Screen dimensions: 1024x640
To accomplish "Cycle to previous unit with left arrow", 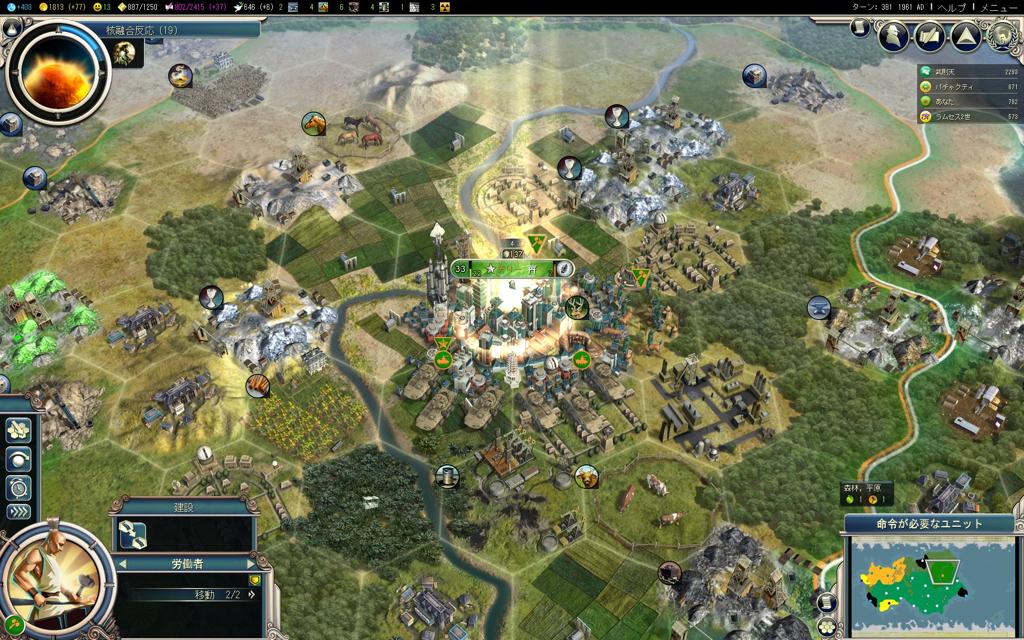I will 121,563.
